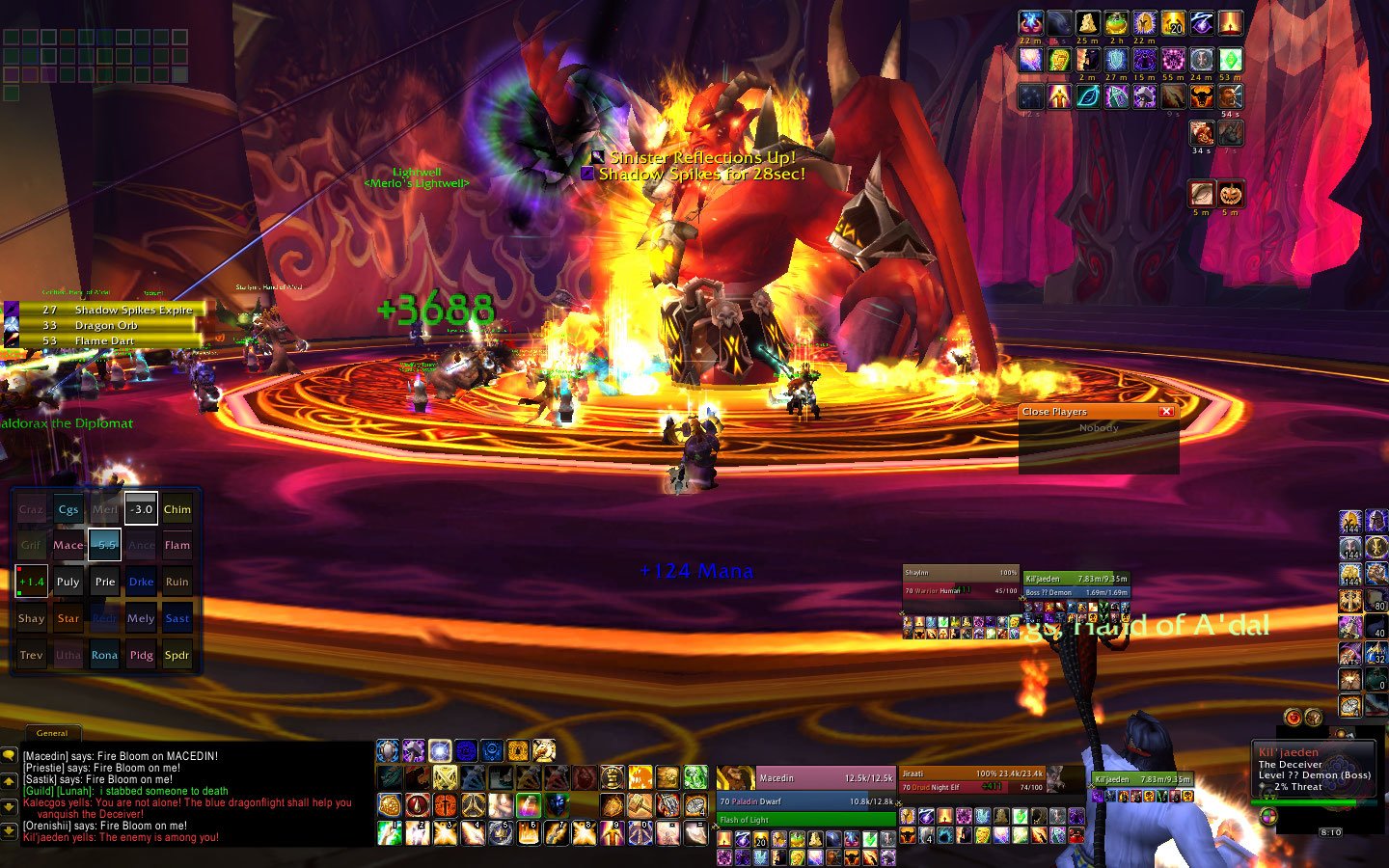Use the action bar slot bound to 1

click(390, 832)
